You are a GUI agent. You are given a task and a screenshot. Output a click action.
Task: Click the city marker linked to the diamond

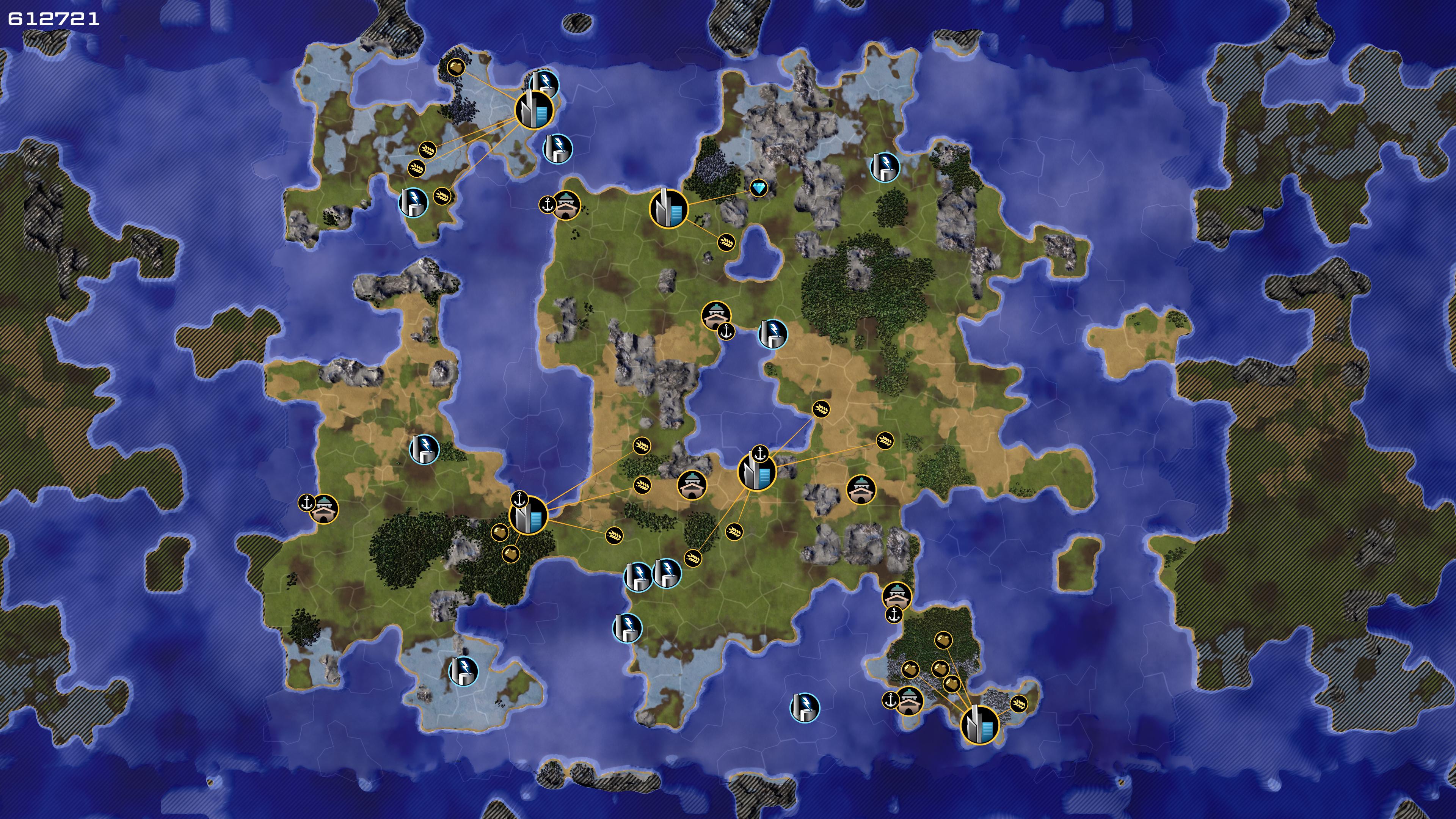pos(669,209)
